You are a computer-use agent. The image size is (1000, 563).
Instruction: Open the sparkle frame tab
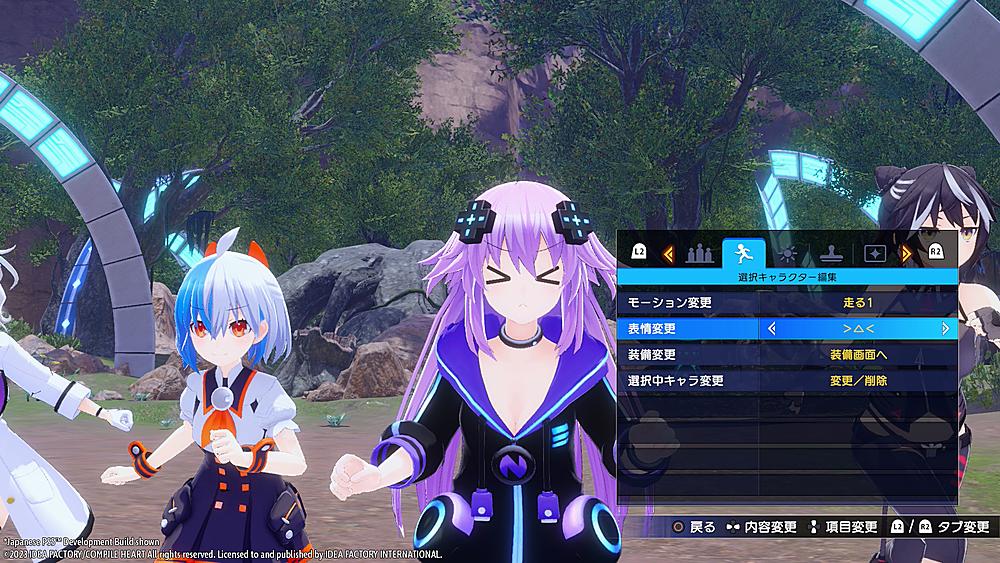coord(872,253)
